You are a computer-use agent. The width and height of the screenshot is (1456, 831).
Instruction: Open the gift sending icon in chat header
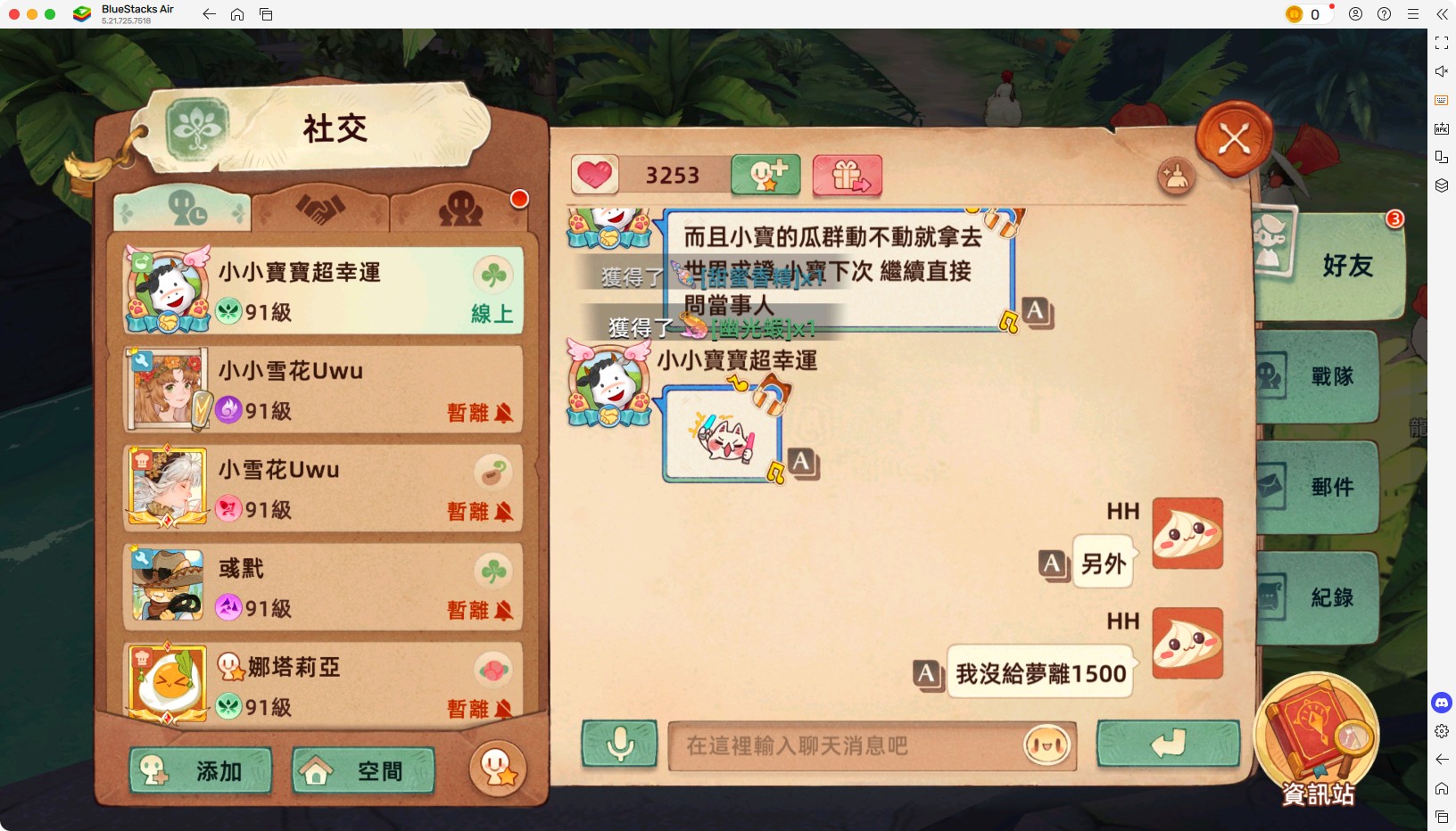click(846, 175)
